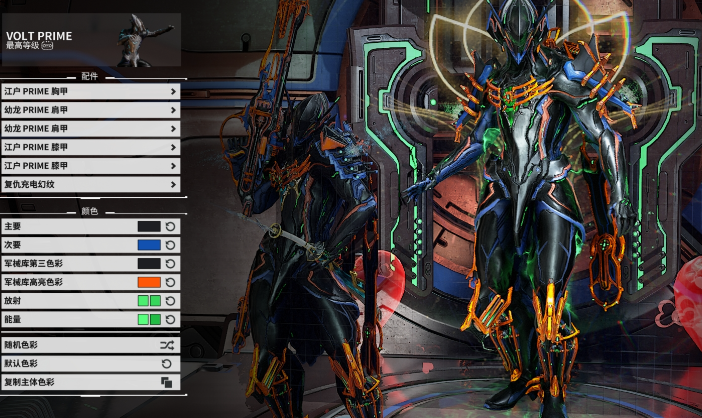
Task: Restore 默认色彩 default colors
Action: 90,364
